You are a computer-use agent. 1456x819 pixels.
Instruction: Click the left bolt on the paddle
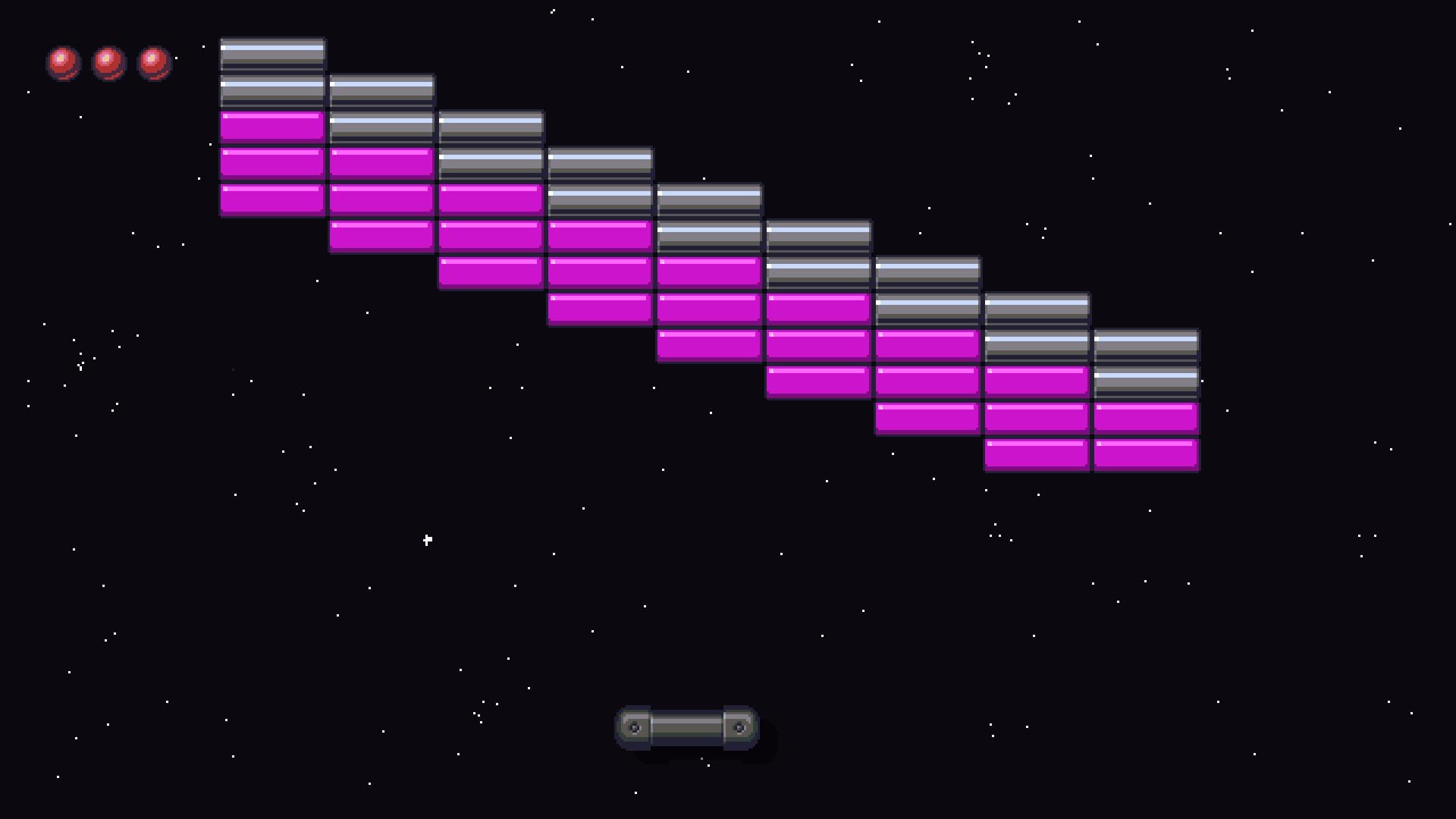(634, 726)
